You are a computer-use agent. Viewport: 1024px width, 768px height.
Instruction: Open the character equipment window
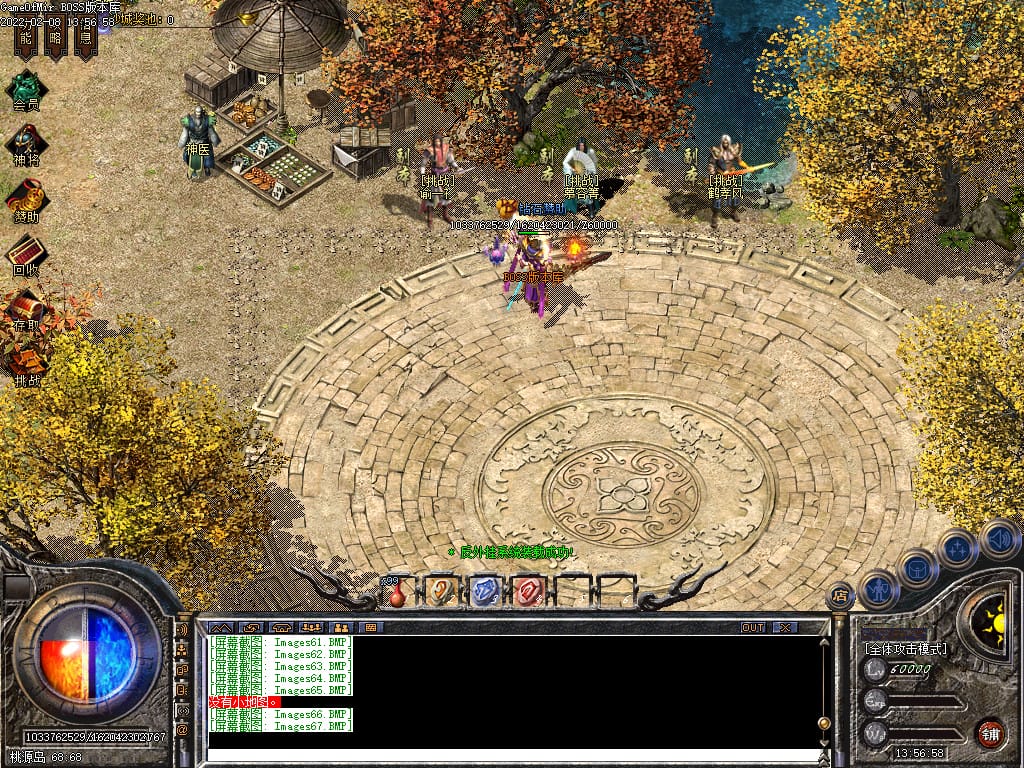pos(878,589)
